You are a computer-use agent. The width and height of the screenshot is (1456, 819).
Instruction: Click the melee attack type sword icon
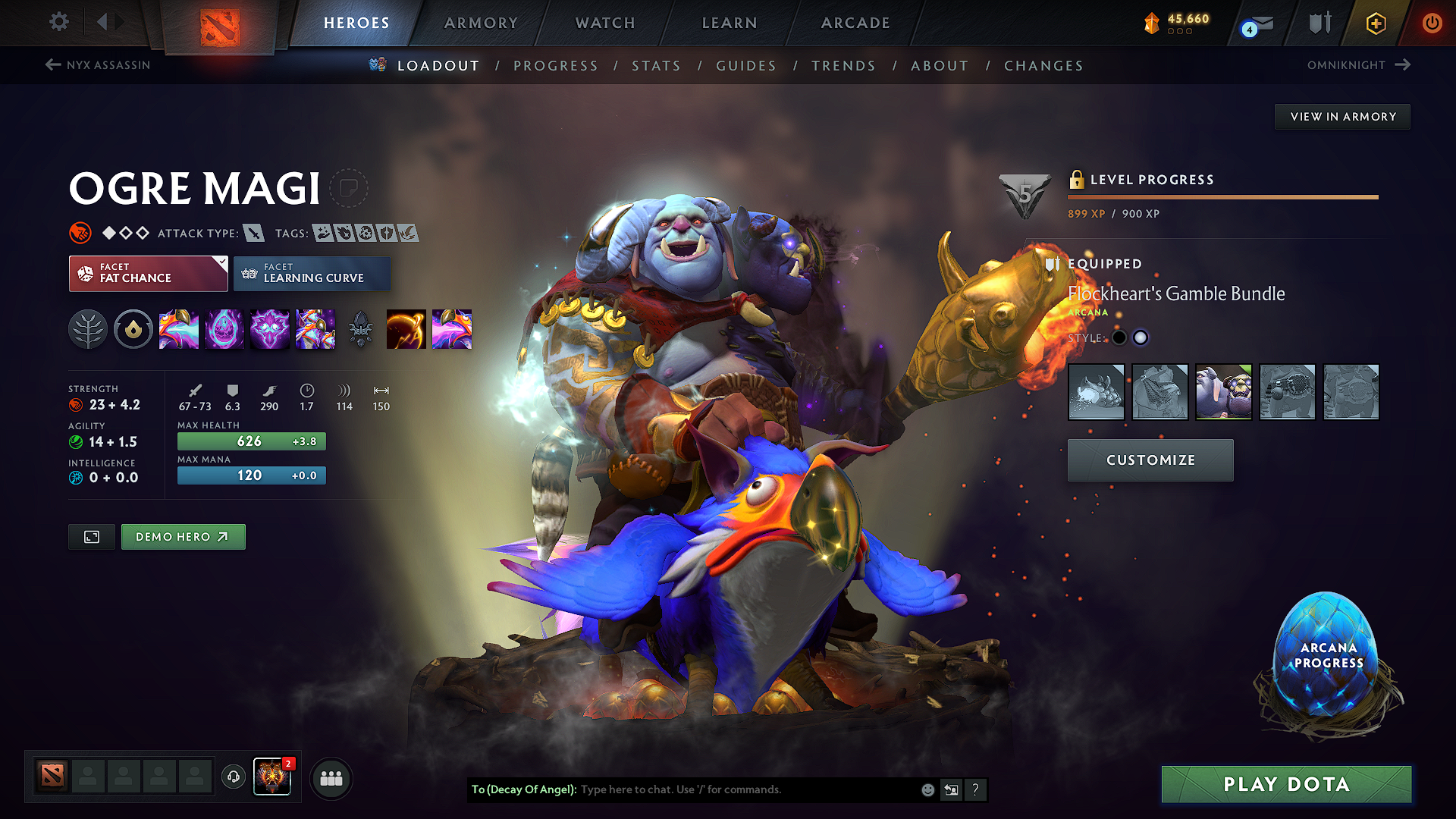pyautogui.click(x=255, y=233)
